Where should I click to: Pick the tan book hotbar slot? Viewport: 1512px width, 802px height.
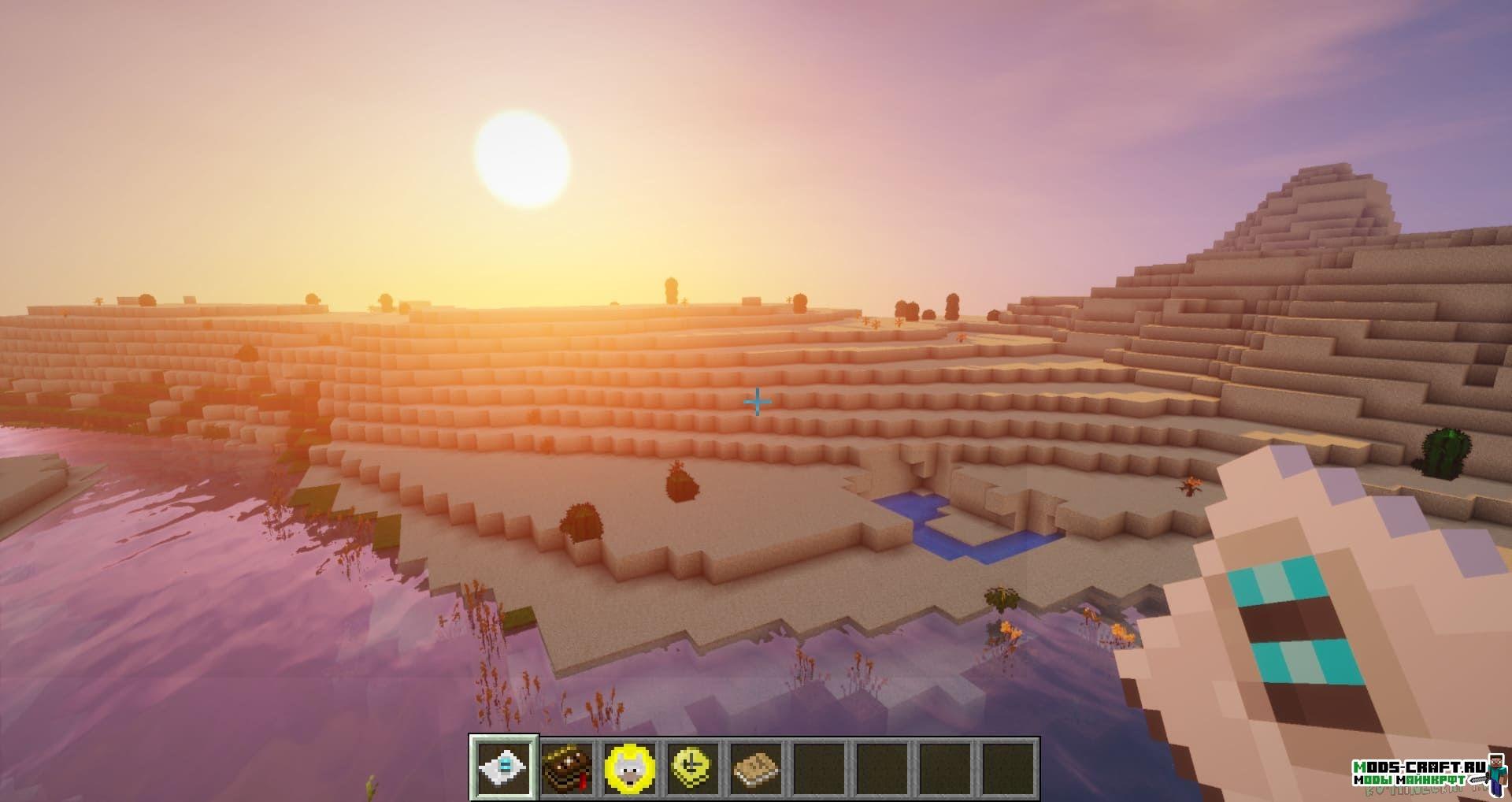(755, 770)
